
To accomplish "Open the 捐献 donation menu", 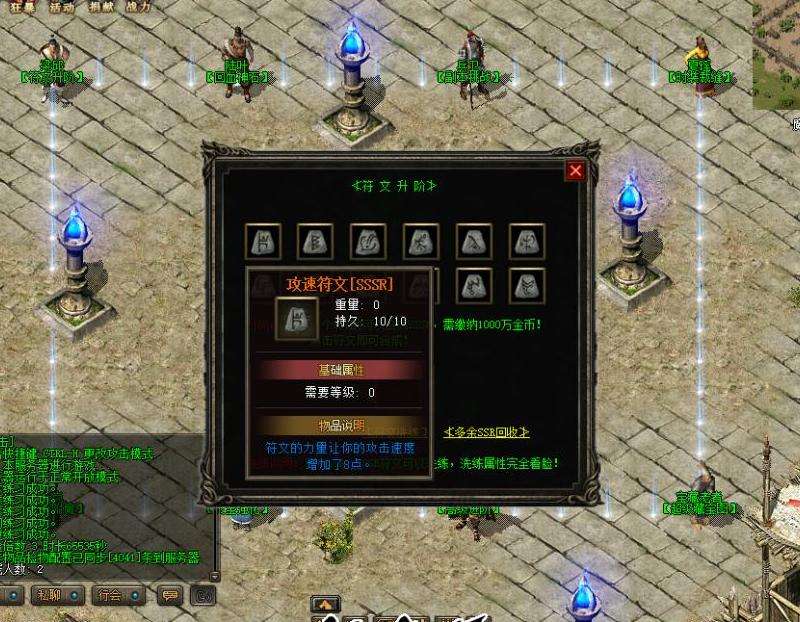I will [x=101, y=6].
